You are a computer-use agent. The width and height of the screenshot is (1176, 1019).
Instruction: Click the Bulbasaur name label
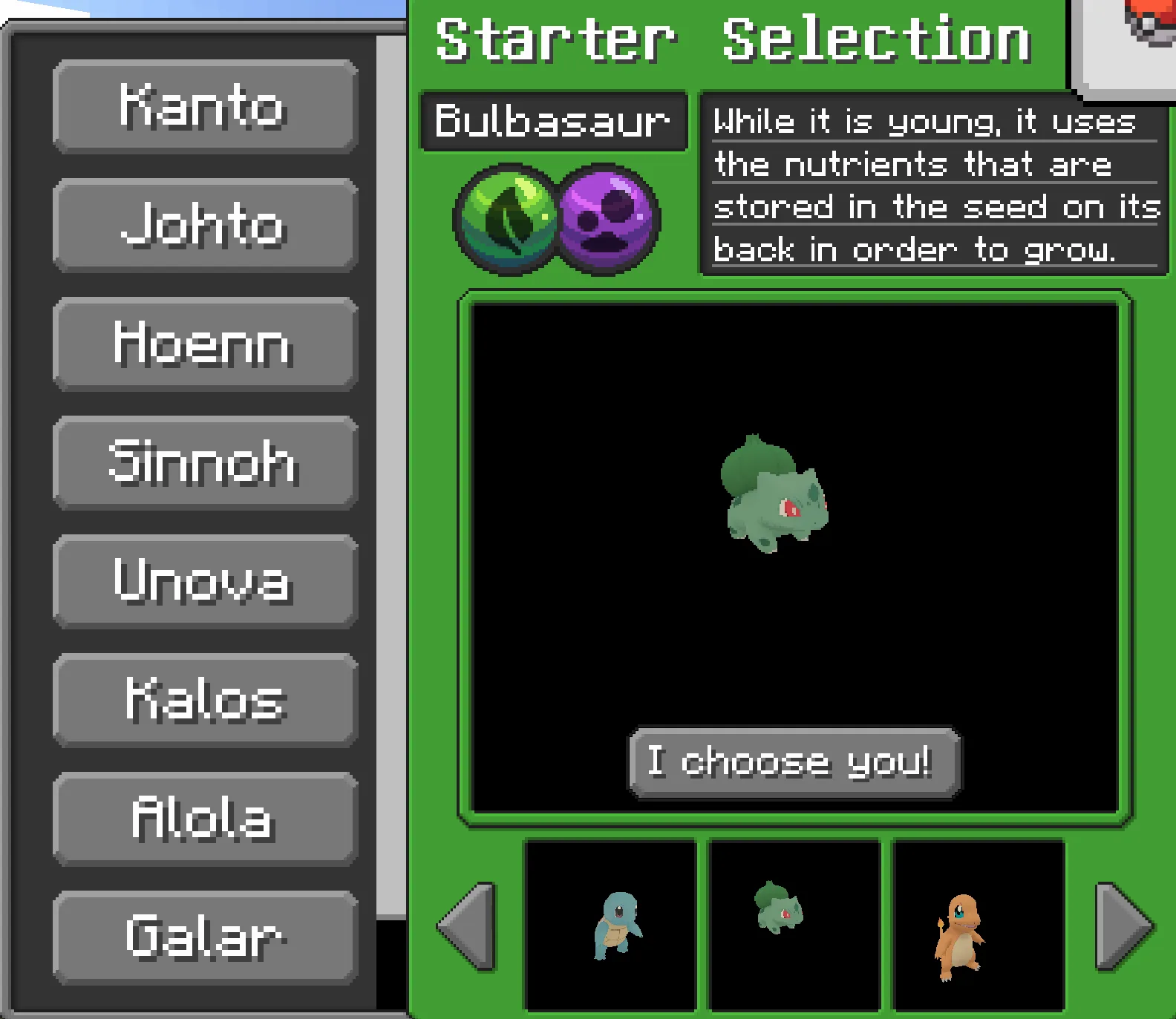tap(553, 121)
